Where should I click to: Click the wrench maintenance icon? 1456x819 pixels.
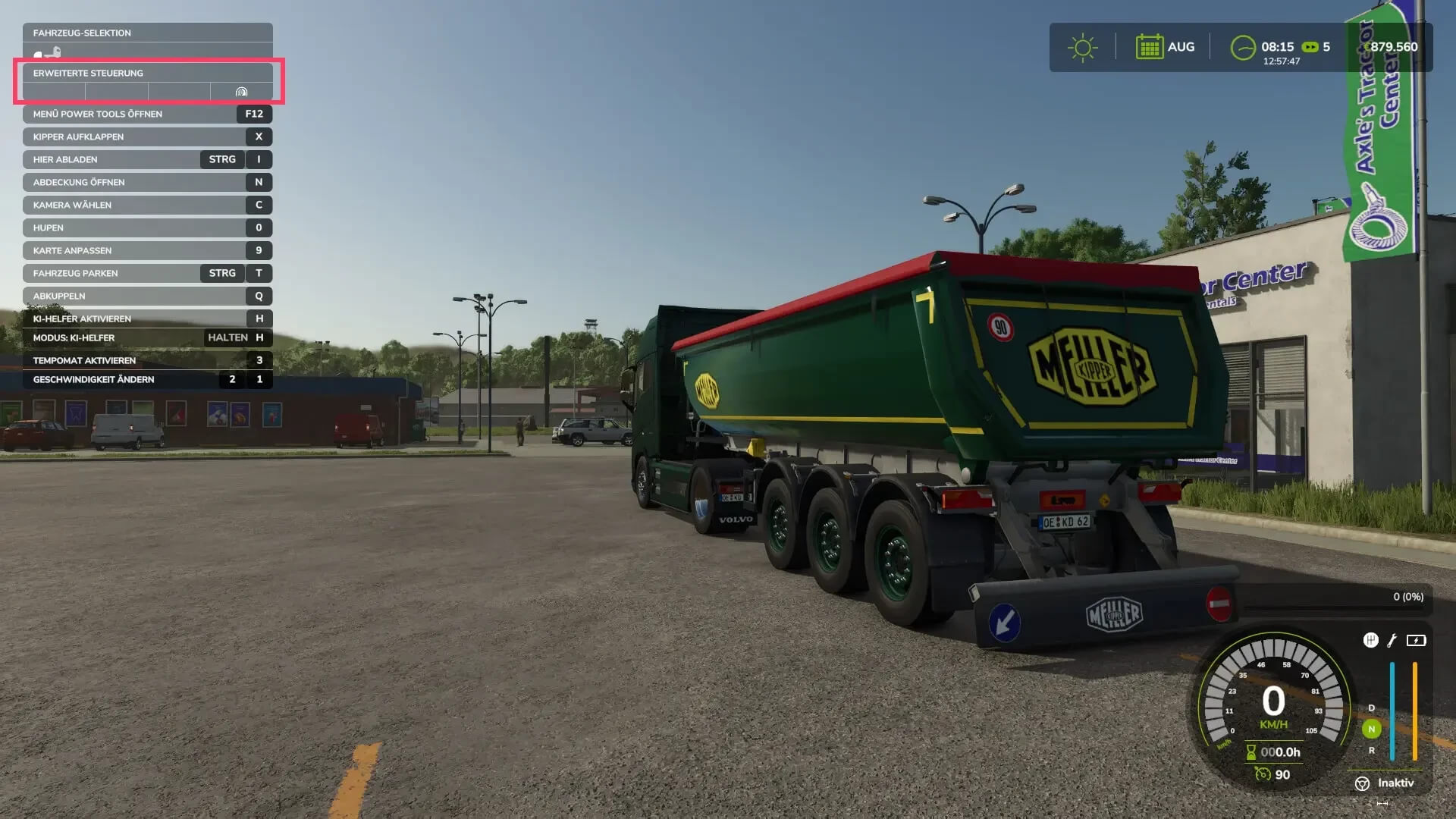(x=1390, y=641)
